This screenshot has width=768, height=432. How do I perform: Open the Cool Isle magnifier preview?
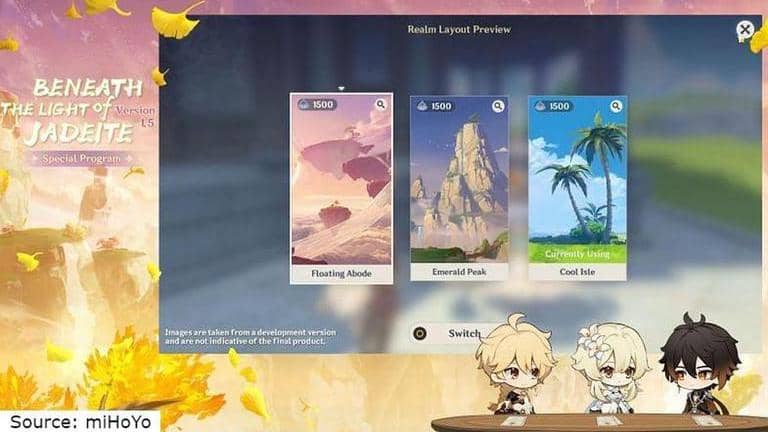pos(616,106)
